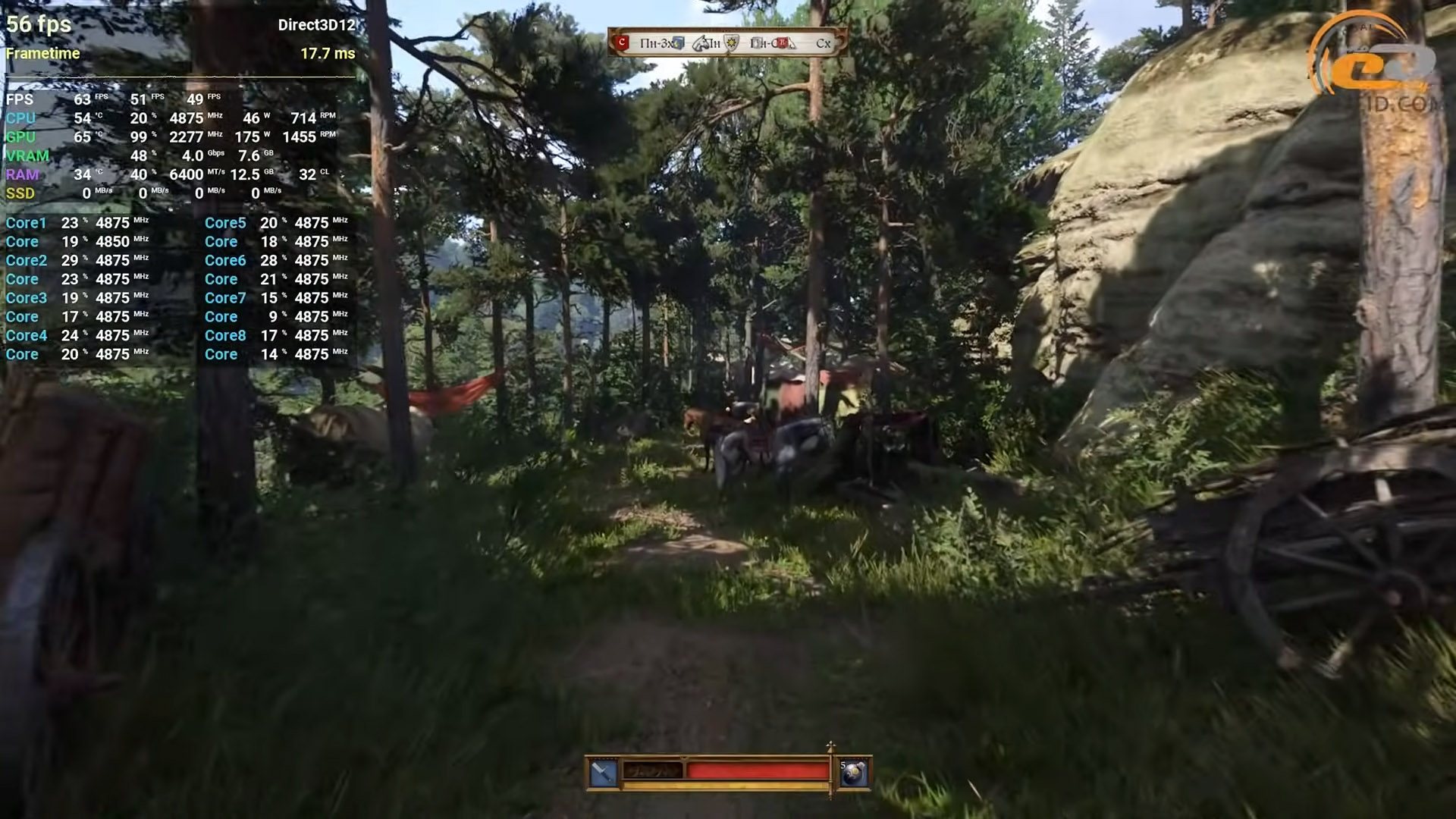
Task: Select the potion flask slot showing 5
Action: coord(854,773)
